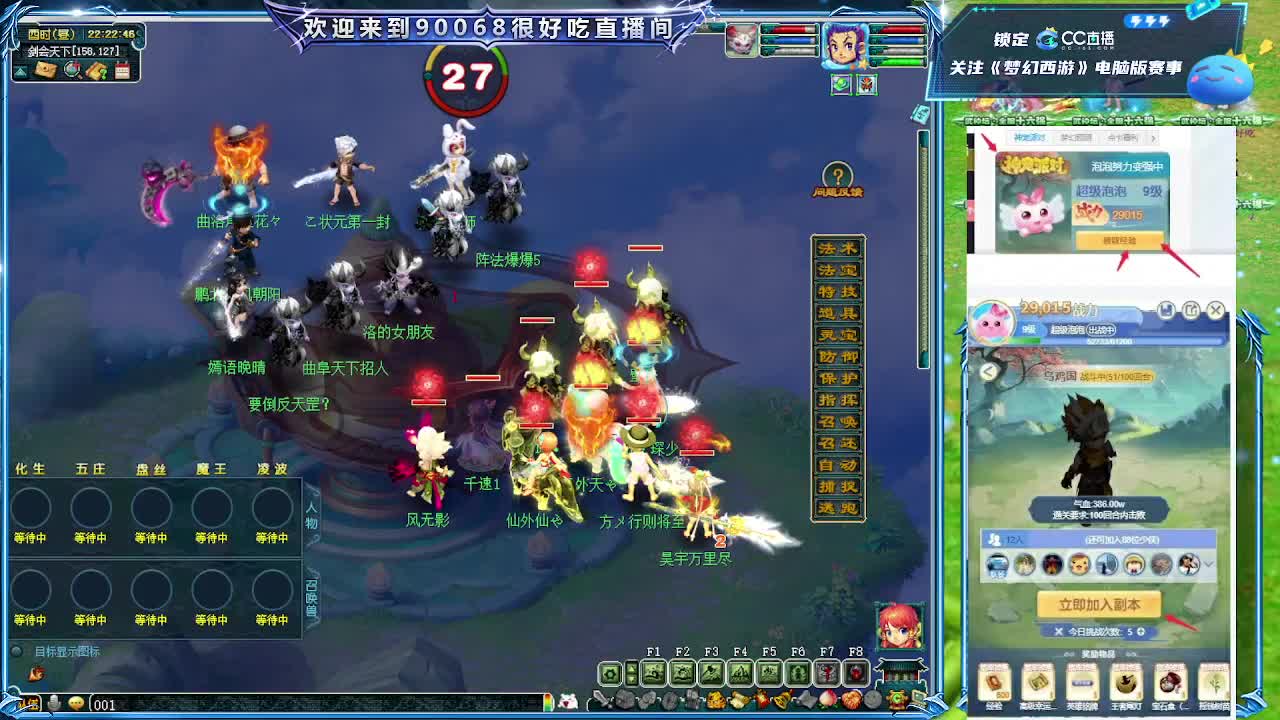1280x720 pixels.
Task: Toggle 防御 defend mode in the combat menu
Action: 838,355
